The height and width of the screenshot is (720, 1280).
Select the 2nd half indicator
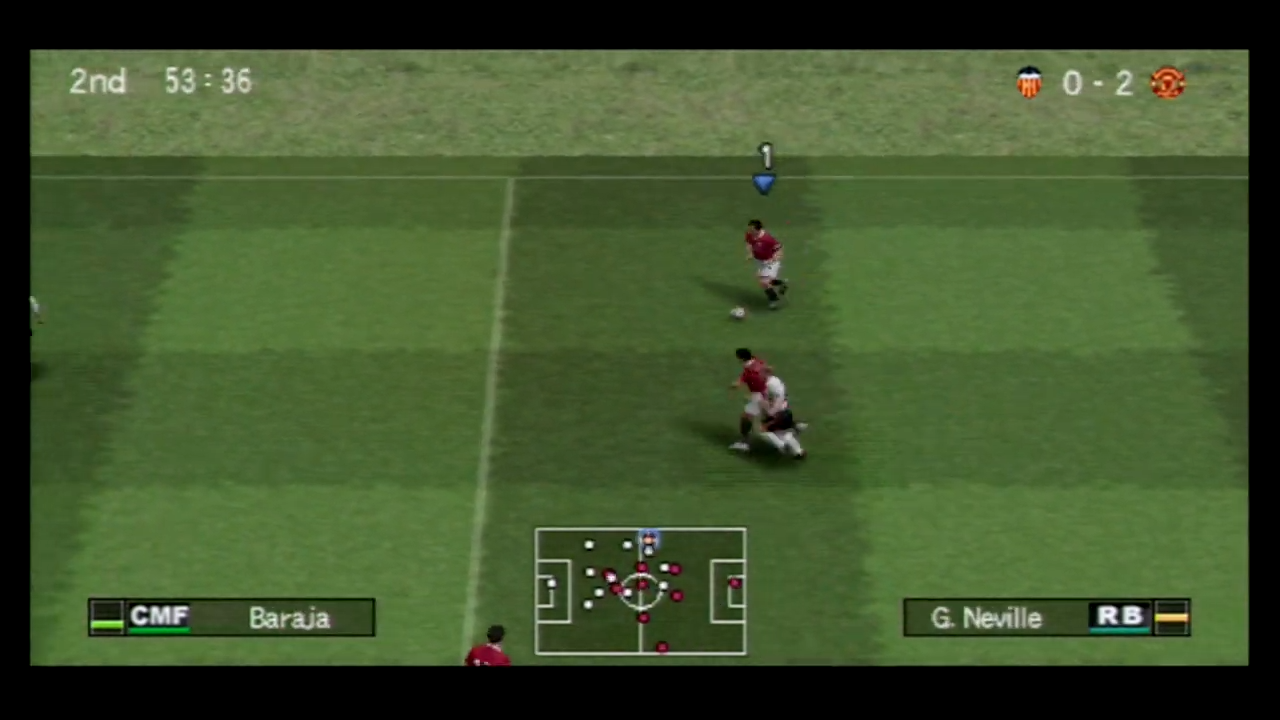[97, 81]
